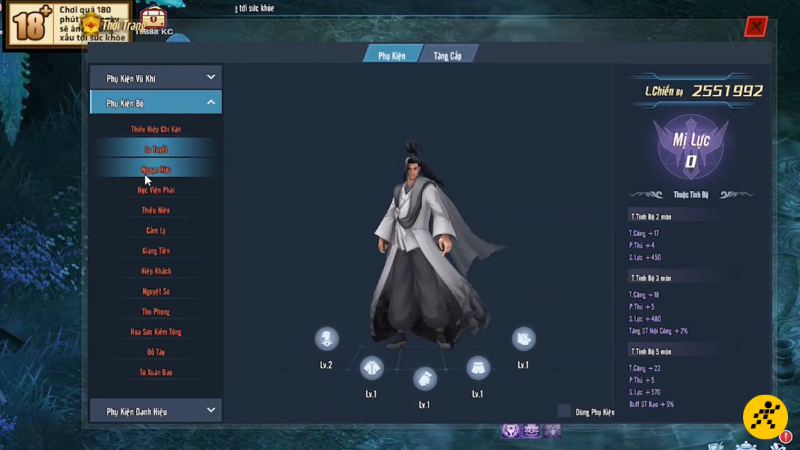Click the gloves accessory slot
Viewport: 800px width, 450px height.
click(424, 378)
